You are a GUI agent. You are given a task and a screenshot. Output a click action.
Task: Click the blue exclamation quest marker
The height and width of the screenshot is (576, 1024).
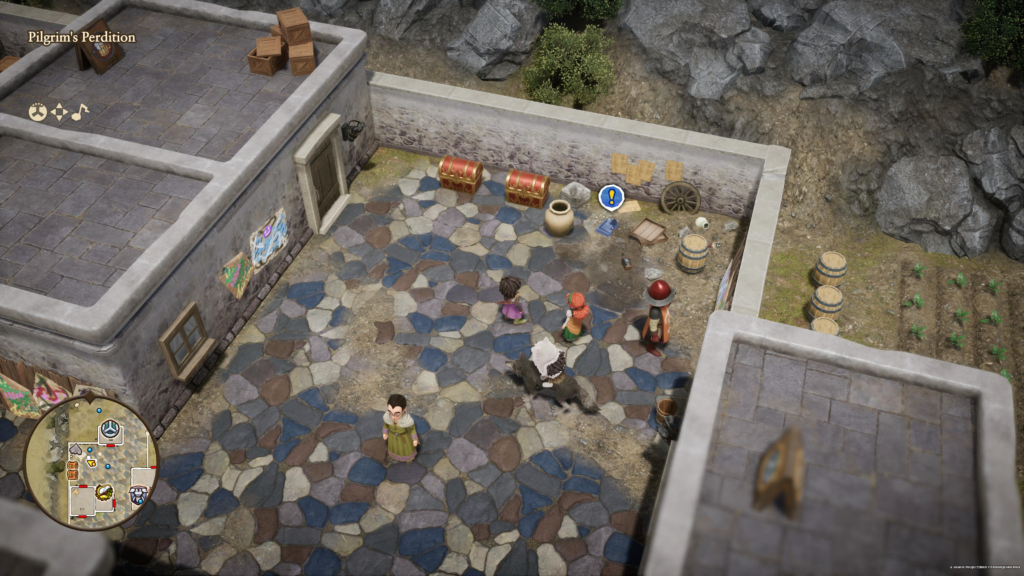609,197
